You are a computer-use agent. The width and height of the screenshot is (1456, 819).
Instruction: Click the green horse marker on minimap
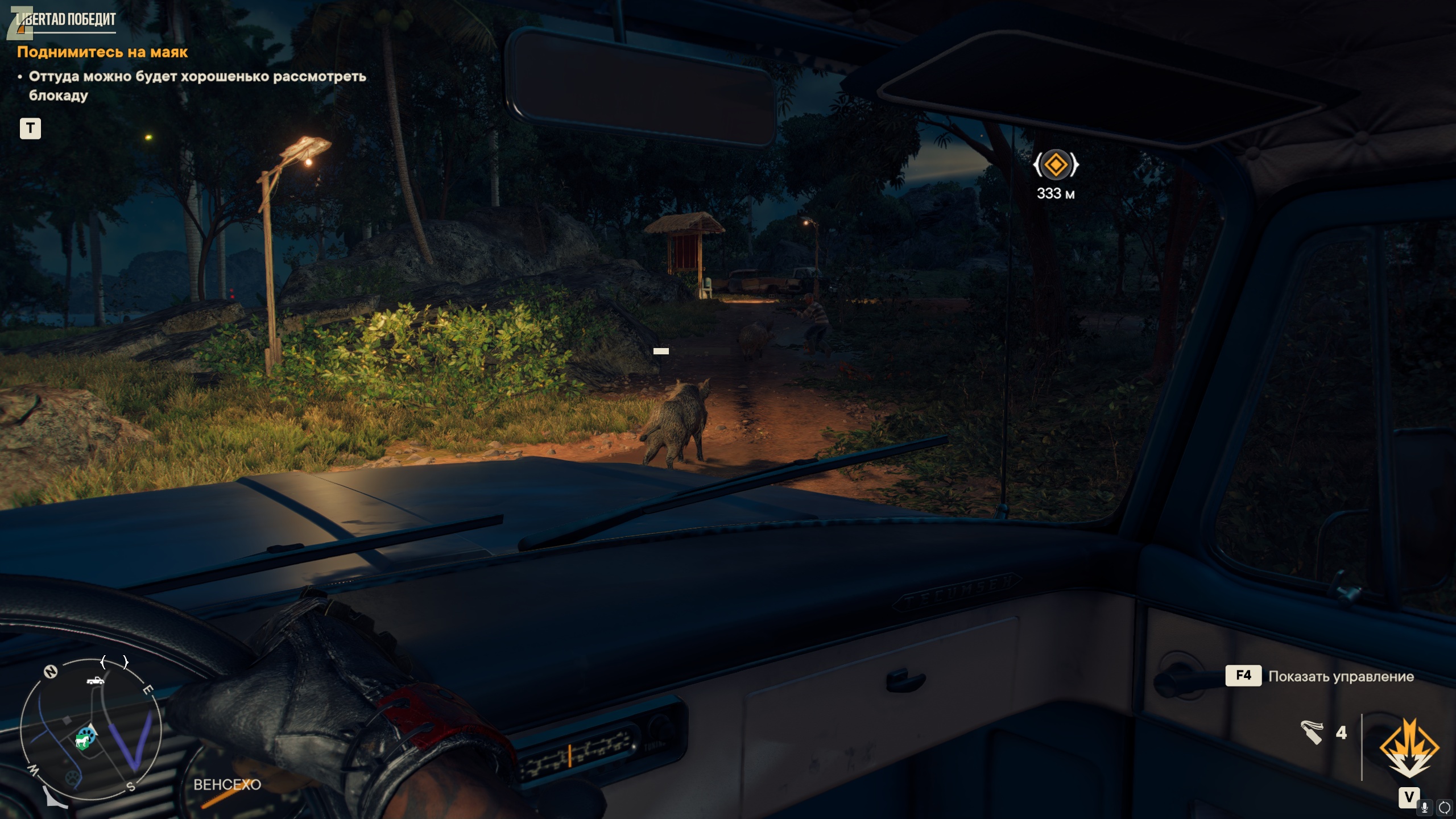point(82,741)
